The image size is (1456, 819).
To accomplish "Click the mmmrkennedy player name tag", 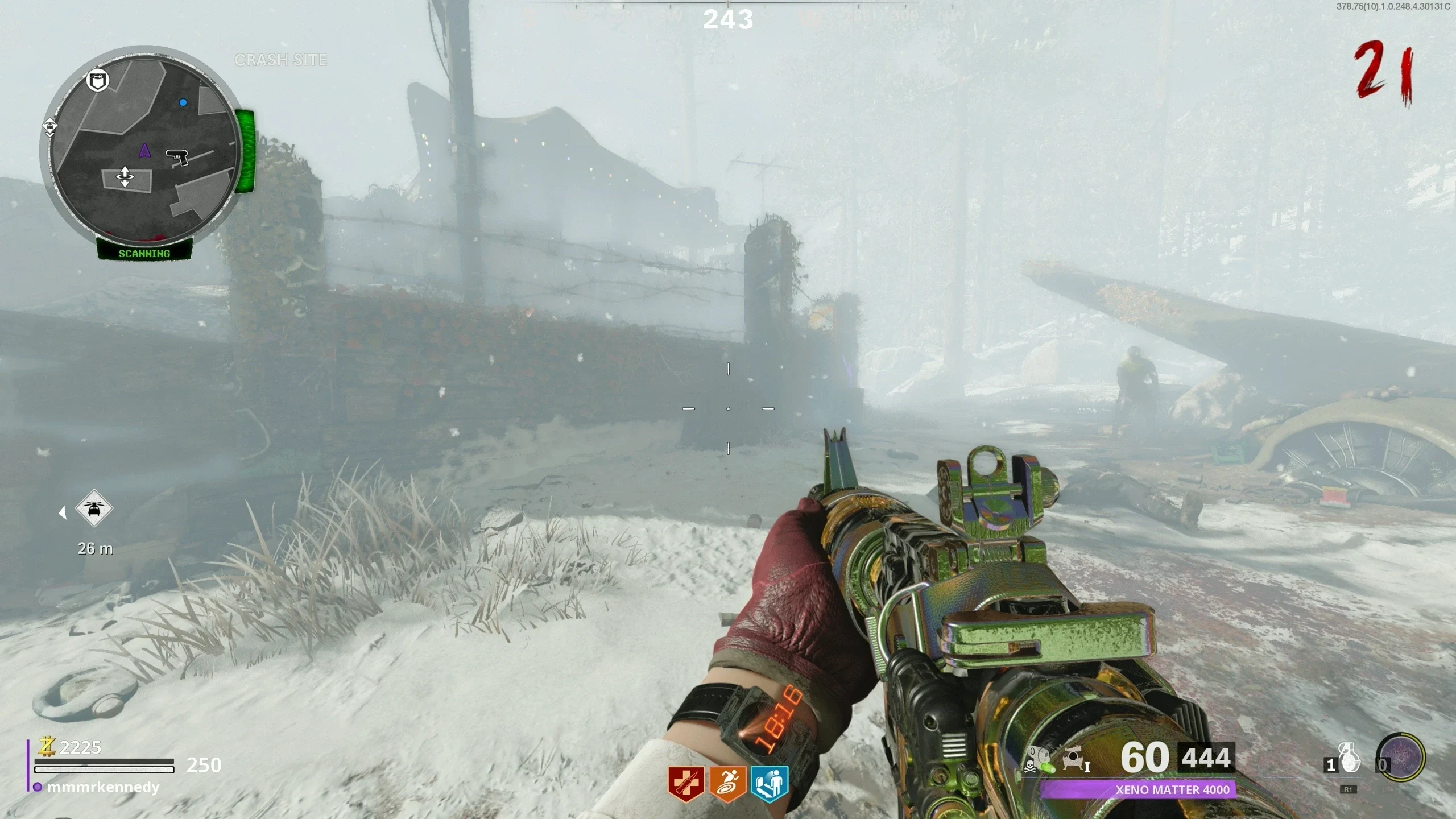I will [x=103, y=788].
